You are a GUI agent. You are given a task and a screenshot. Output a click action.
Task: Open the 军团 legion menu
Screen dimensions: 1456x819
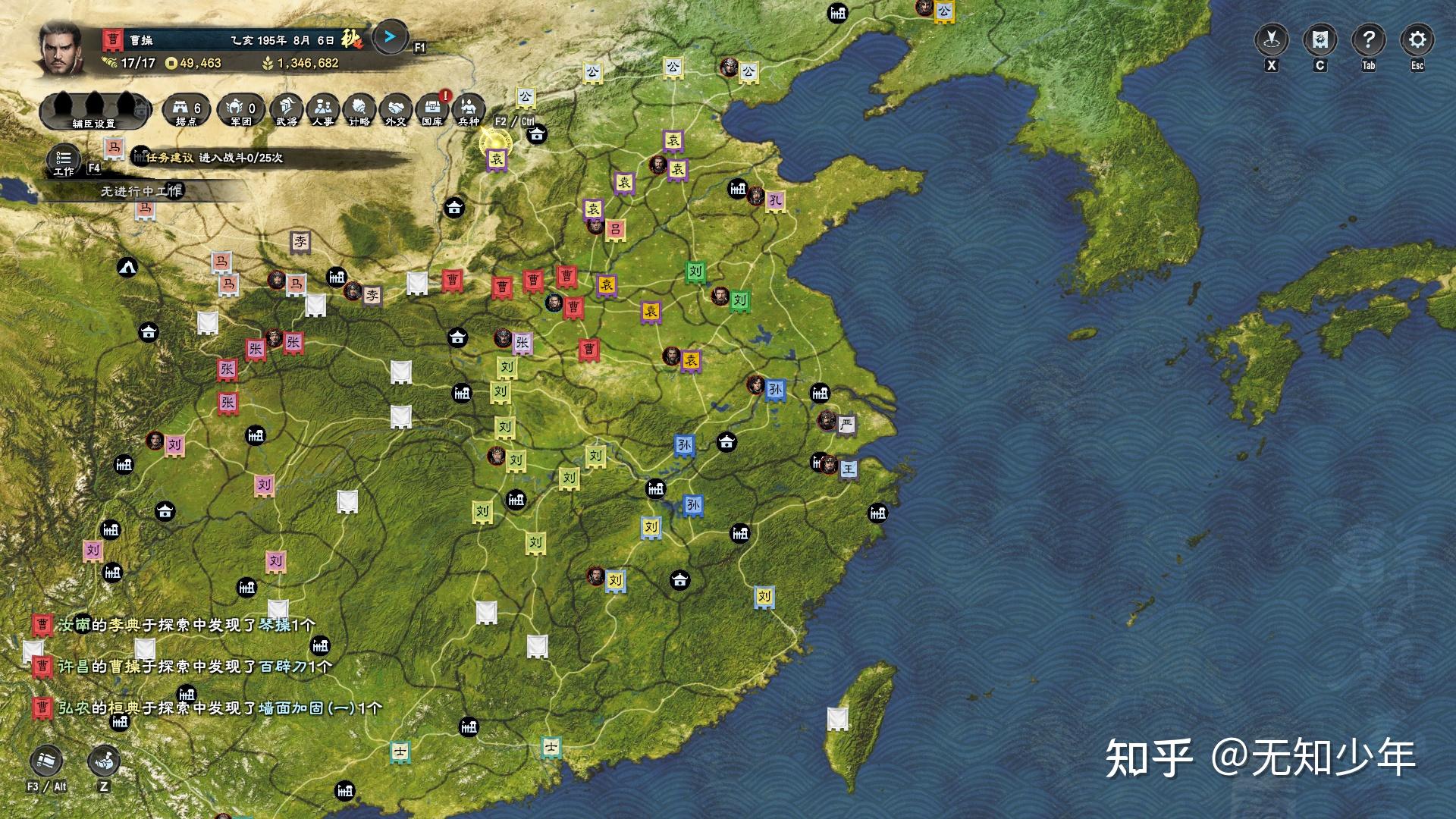tap(241, 110)
